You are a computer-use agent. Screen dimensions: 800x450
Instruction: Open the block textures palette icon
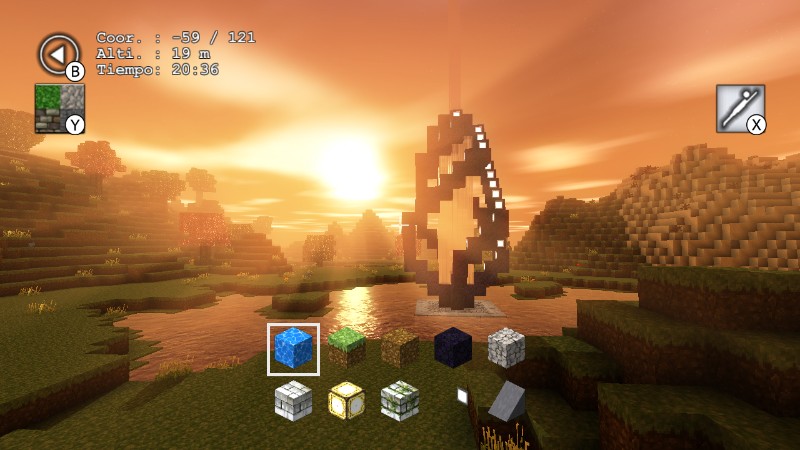click(59, 108)
